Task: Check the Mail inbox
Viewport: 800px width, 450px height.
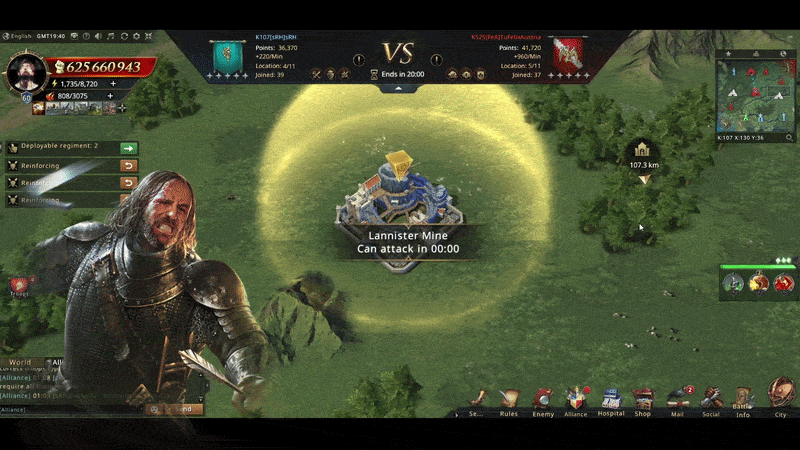Action: point(677,397)
